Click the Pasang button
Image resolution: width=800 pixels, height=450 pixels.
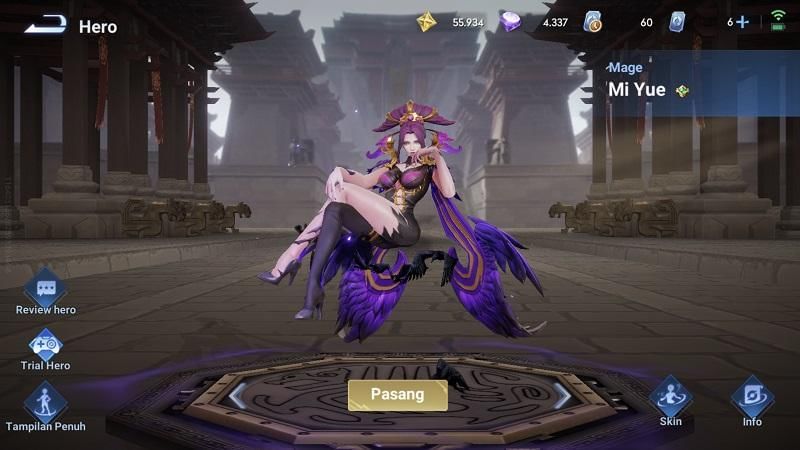tap(397, 394)
